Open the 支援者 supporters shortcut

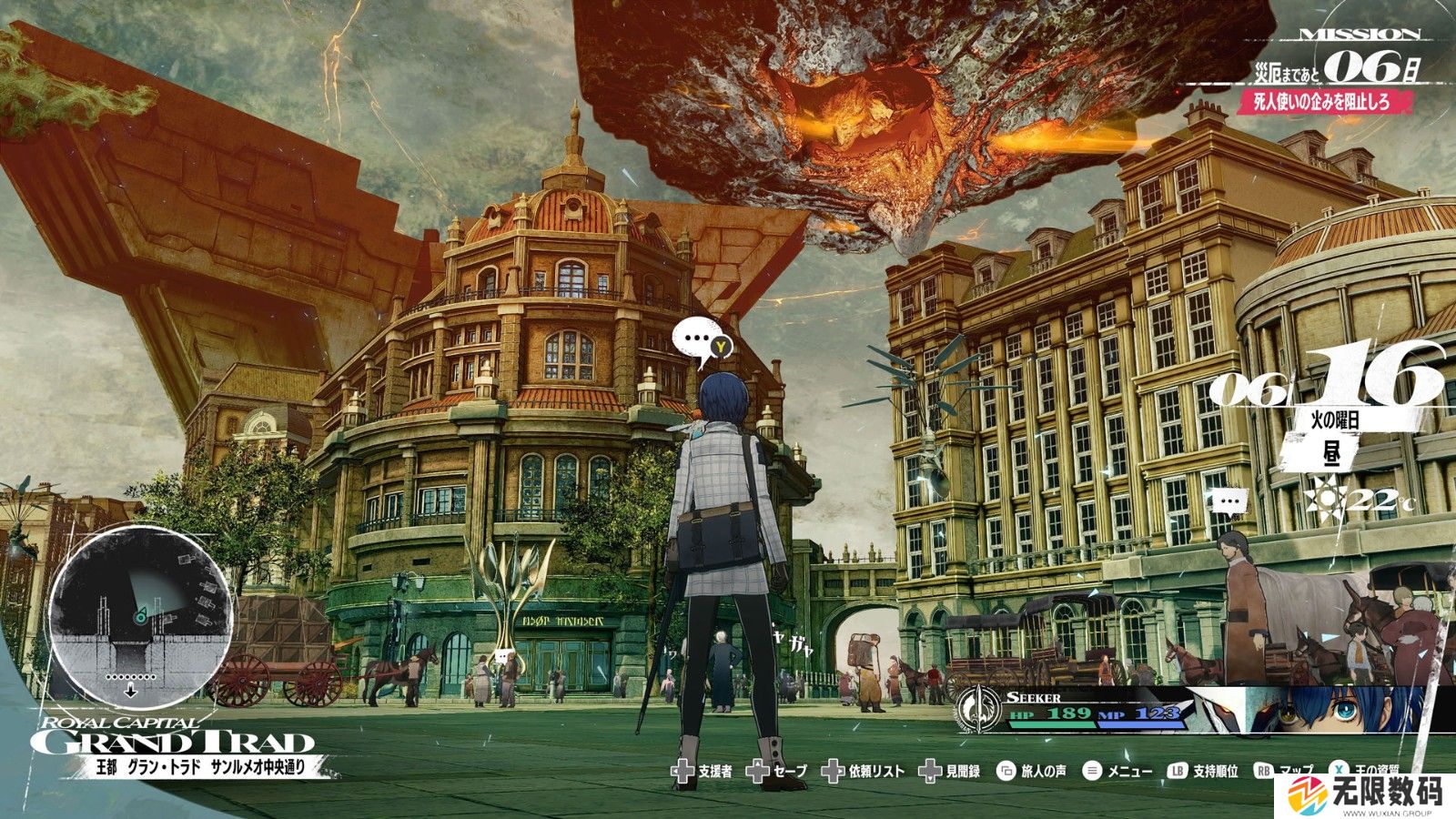point(702,772)
